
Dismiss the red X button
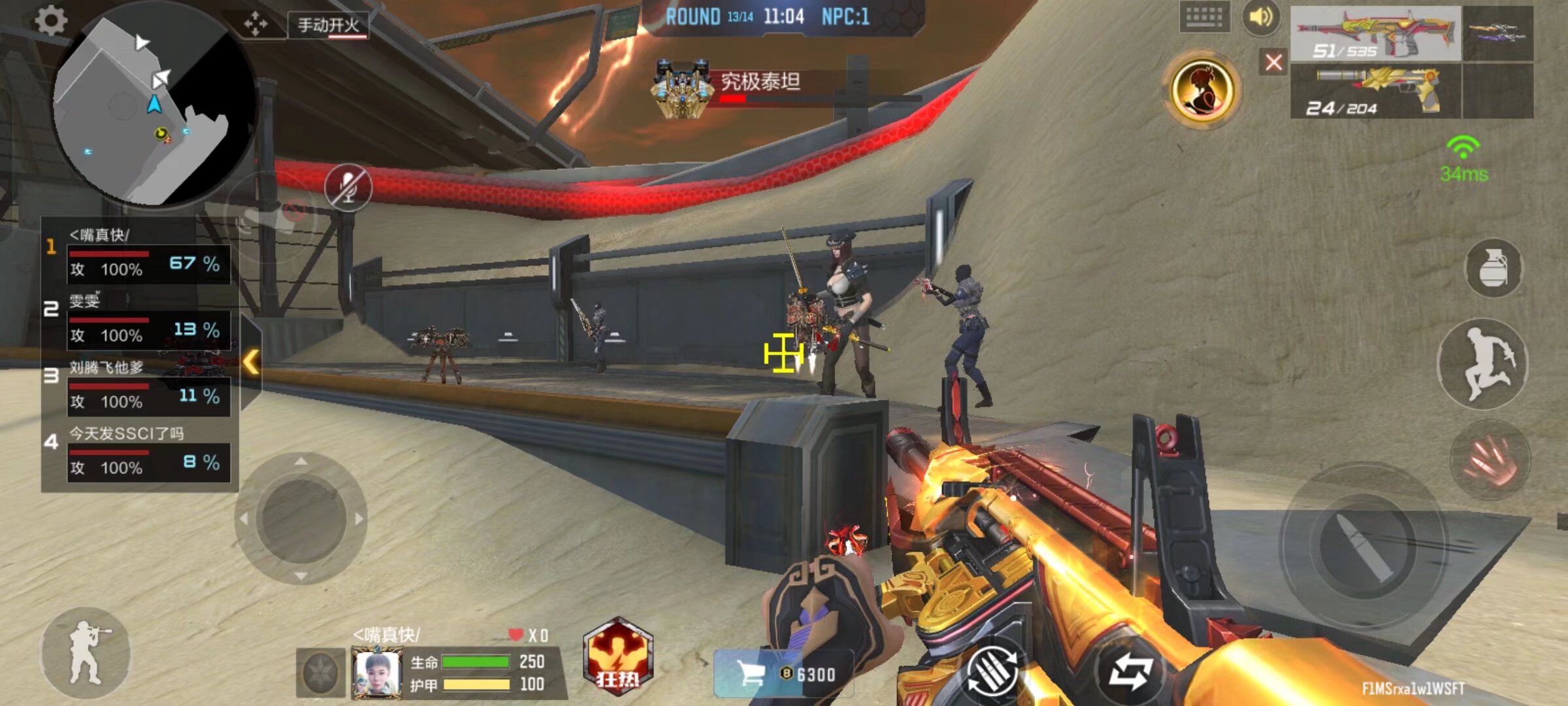click(1275, 62)
